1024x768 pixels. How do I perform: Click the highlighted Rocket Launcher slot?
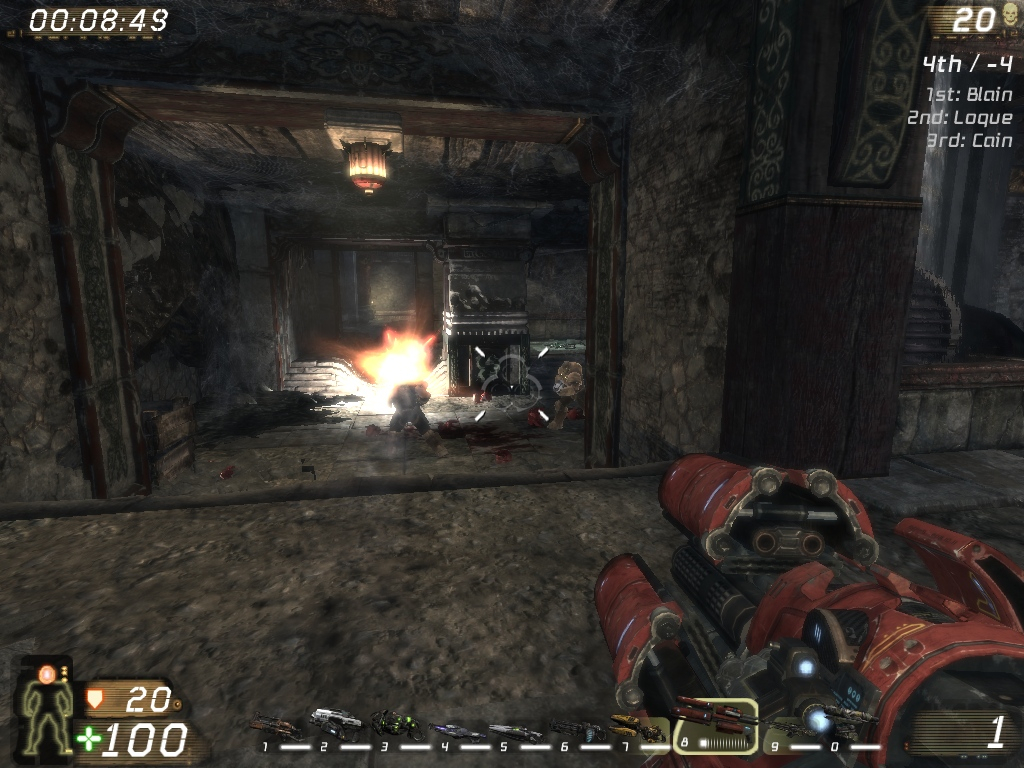[x=715, y=724]
